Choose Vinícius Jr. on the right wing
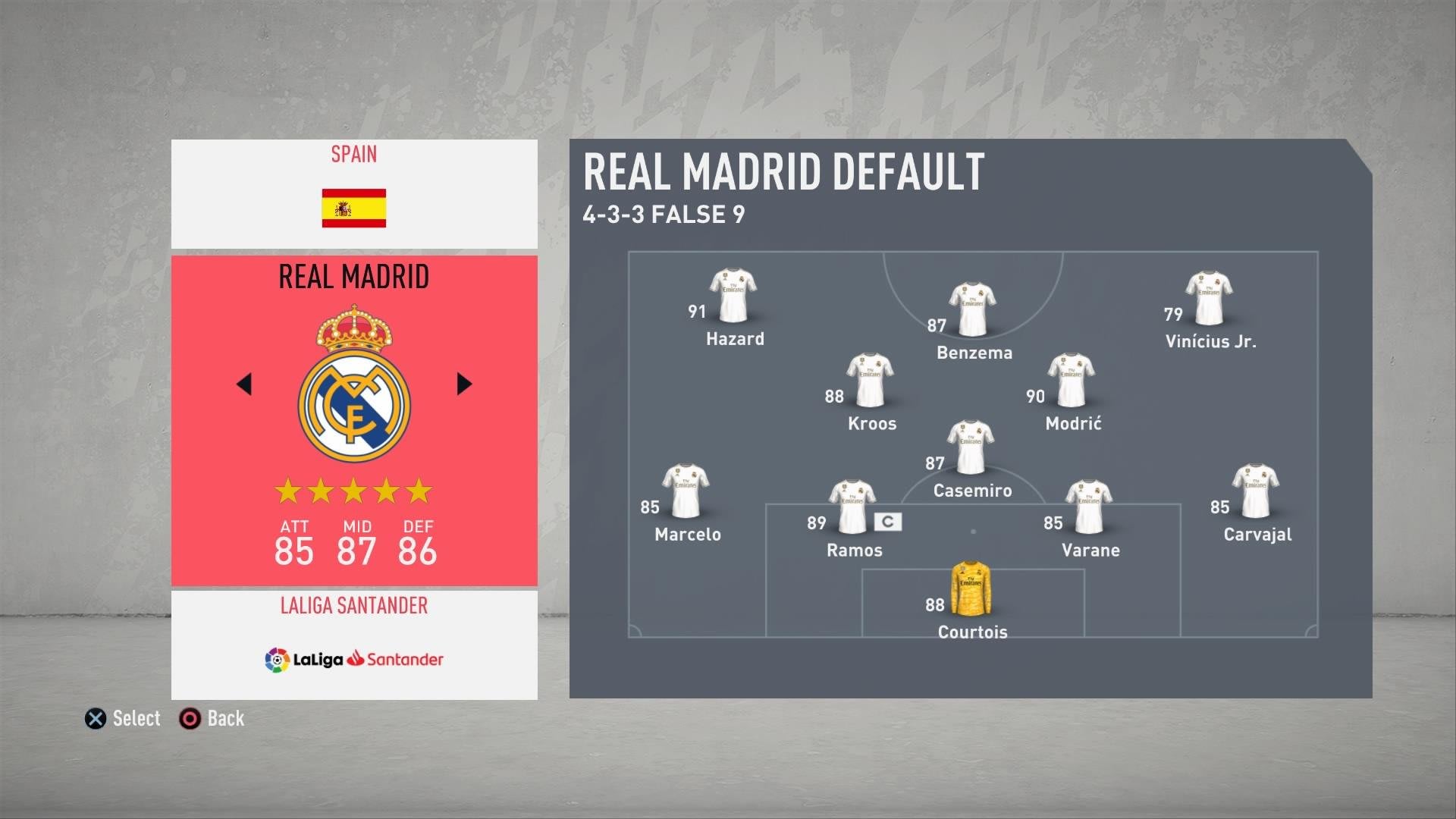Viewport: 1456px width, 819px height. tap(1209, 298)
